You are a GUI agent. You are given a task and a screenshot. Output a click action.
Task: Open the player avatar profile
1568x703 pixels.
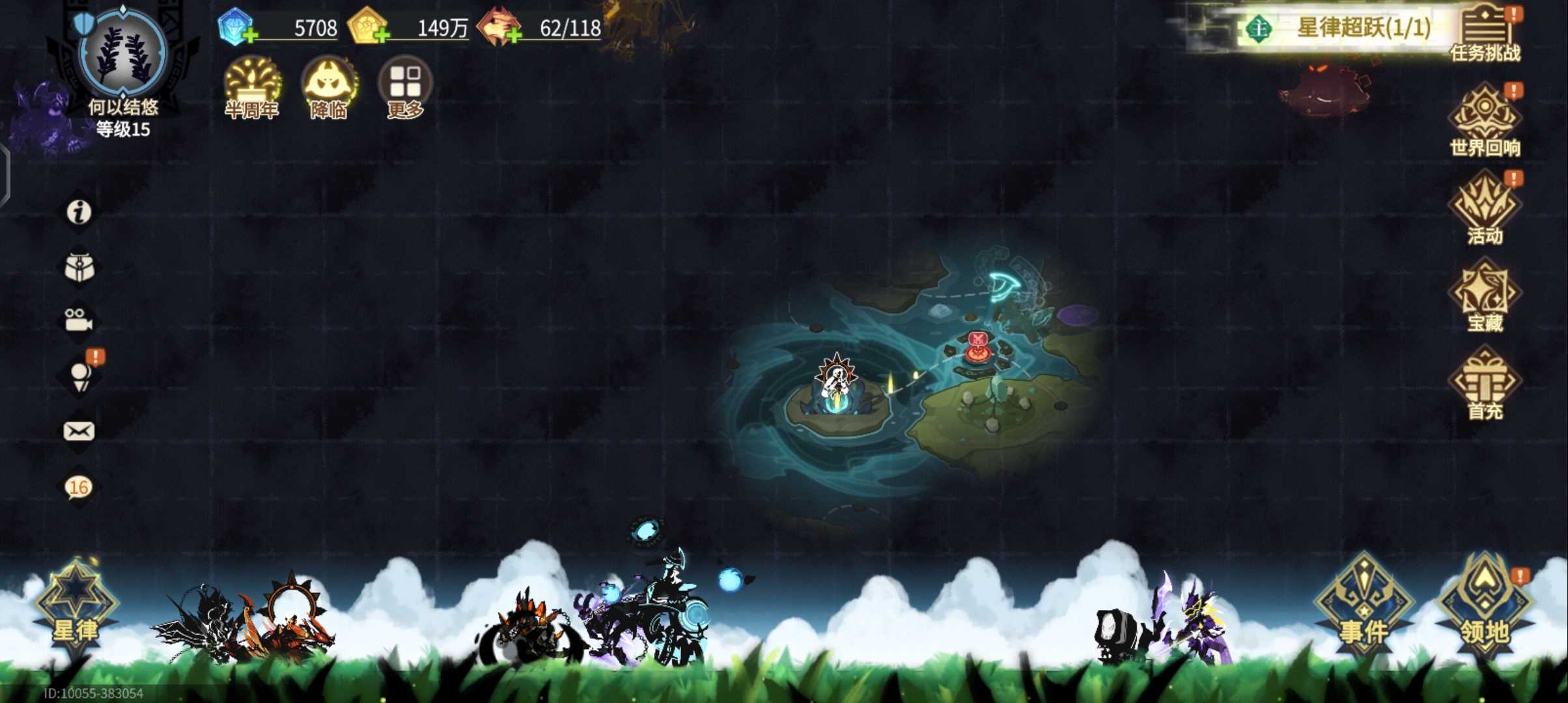point(122,54)
